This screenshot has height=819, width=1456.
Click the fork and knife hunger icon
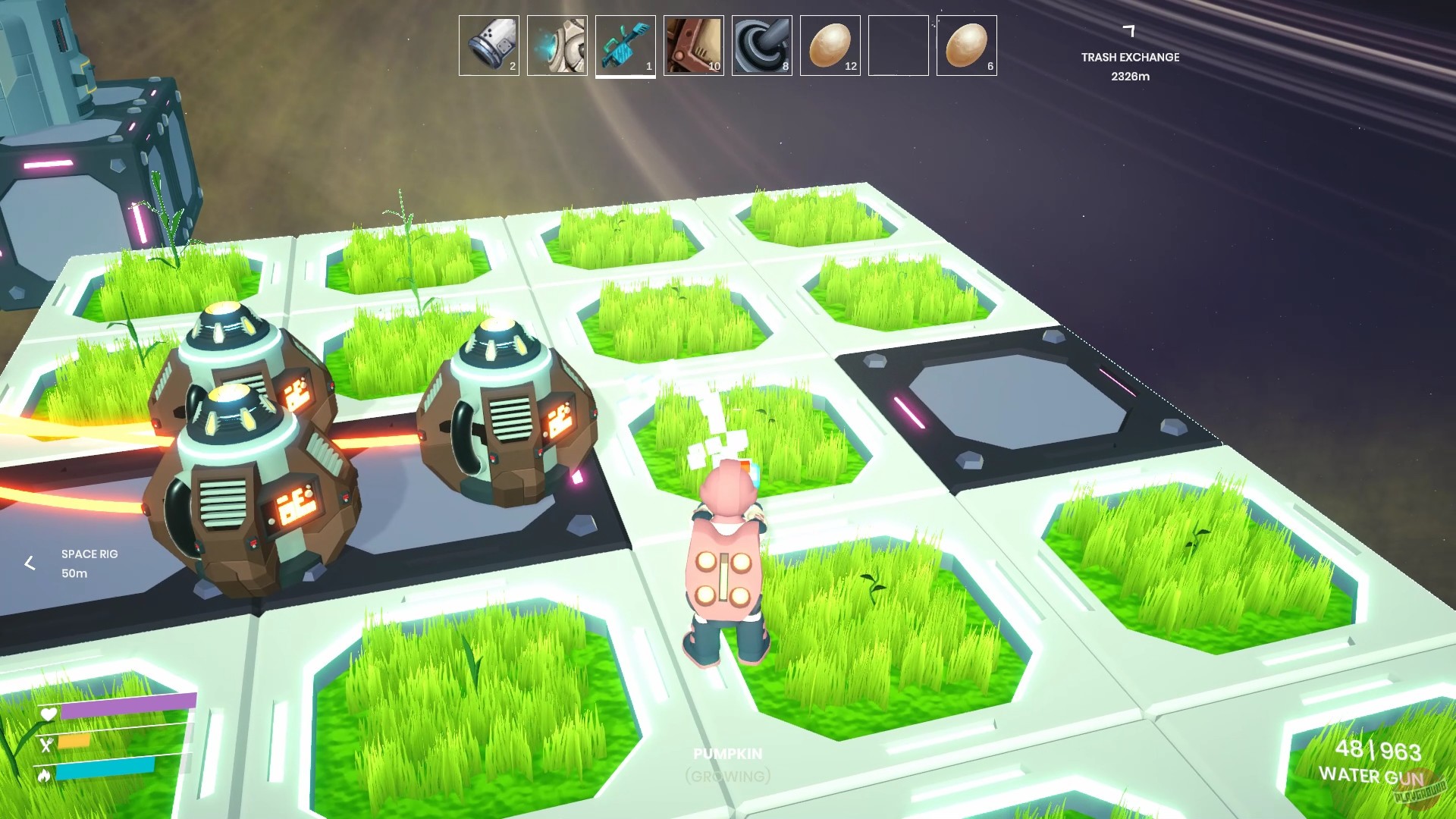click(x=47, y=744)
